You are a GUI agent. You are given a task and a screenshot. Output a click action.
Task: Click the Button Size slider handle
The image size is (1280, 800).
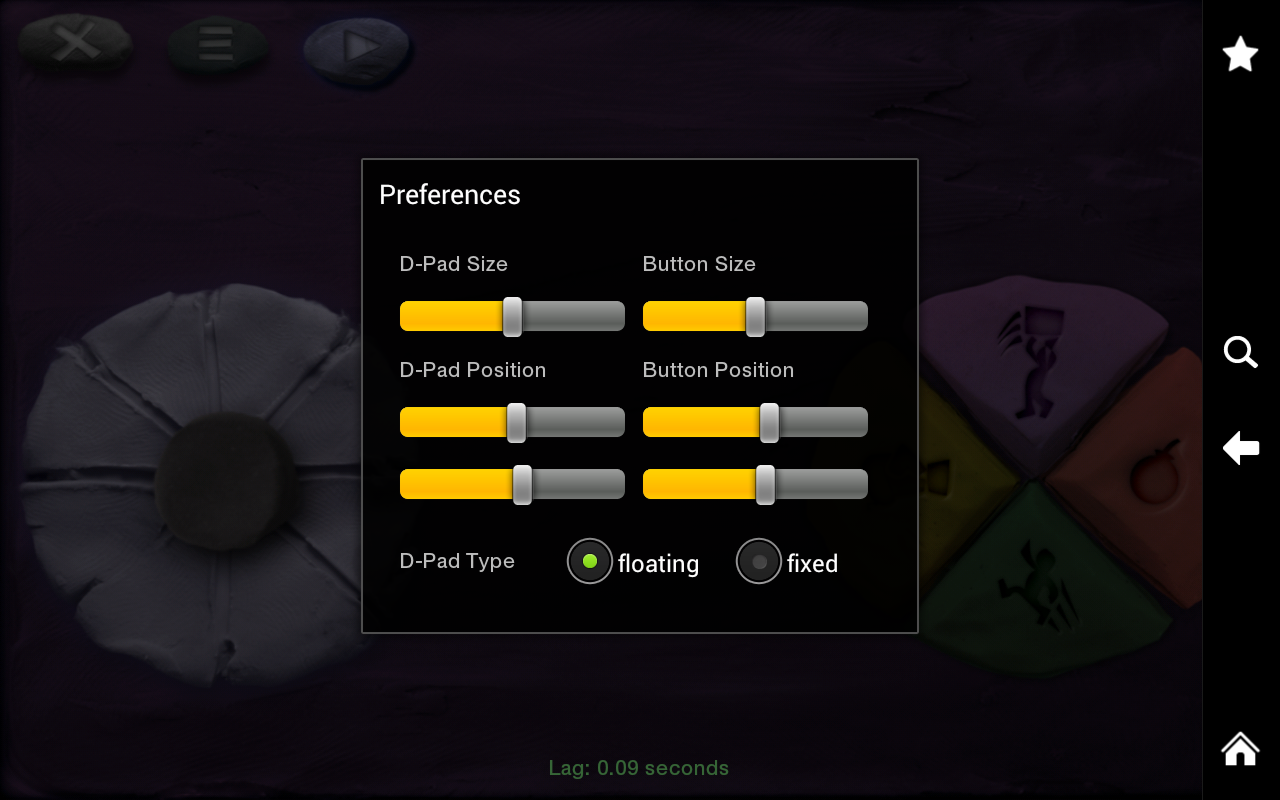(755, 315)
